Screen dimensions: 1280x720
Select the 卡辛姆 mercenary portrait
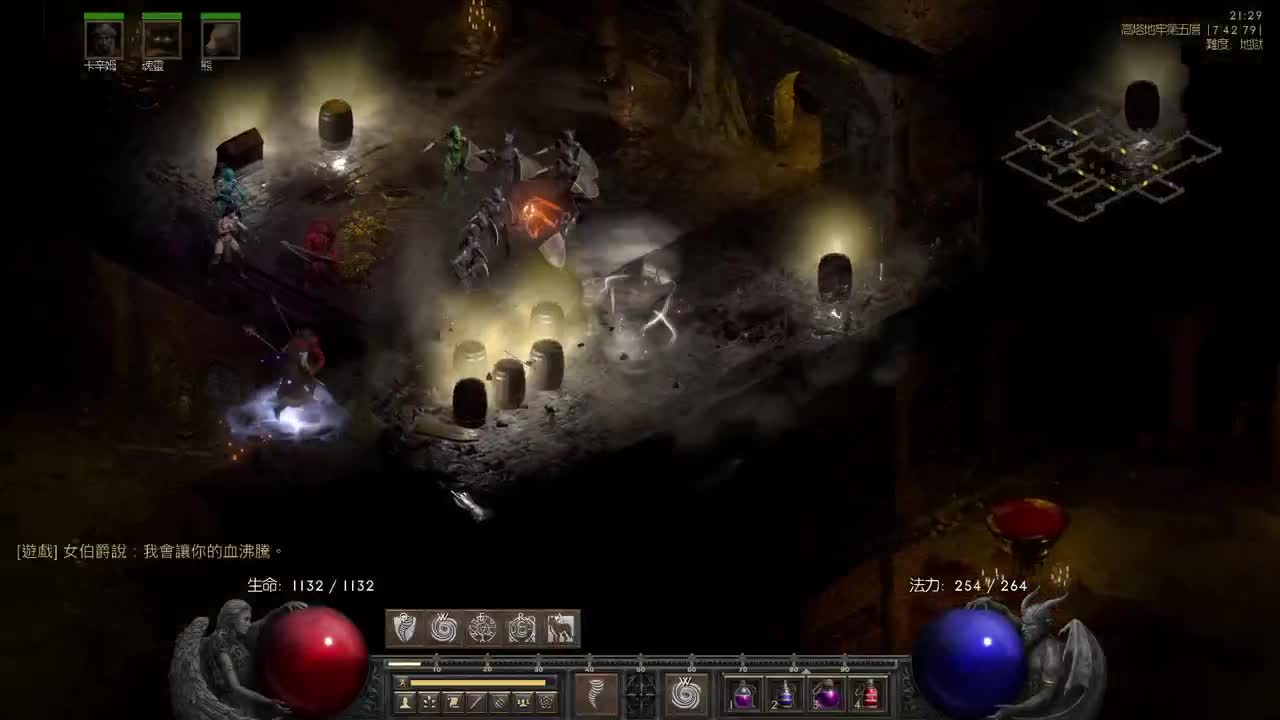103,39
